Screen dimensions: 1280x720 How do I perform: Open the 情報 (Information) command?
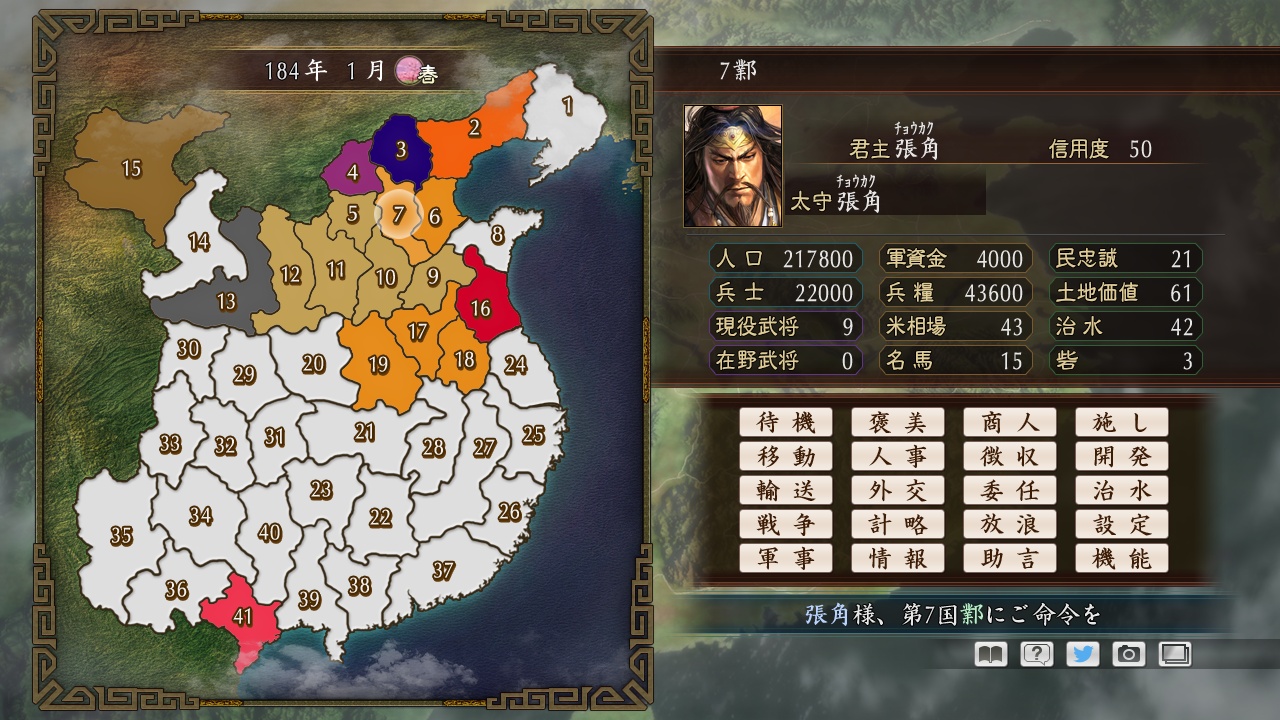(x=898, y=558)
